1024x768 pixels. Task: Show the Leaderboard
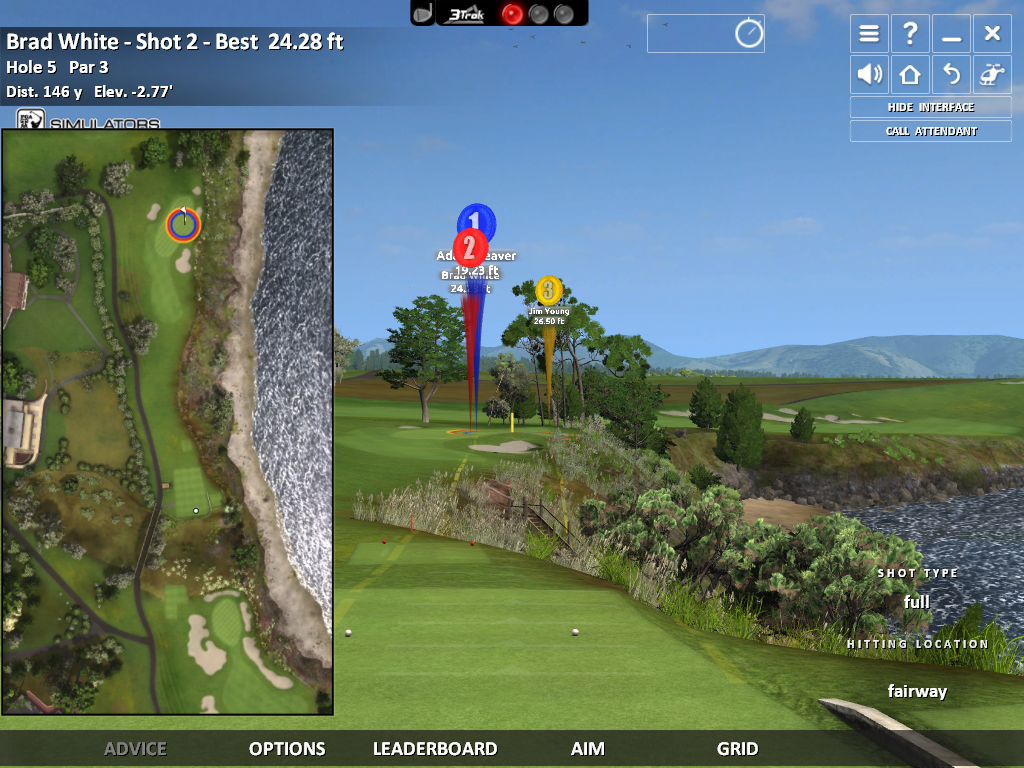(435, 748)
